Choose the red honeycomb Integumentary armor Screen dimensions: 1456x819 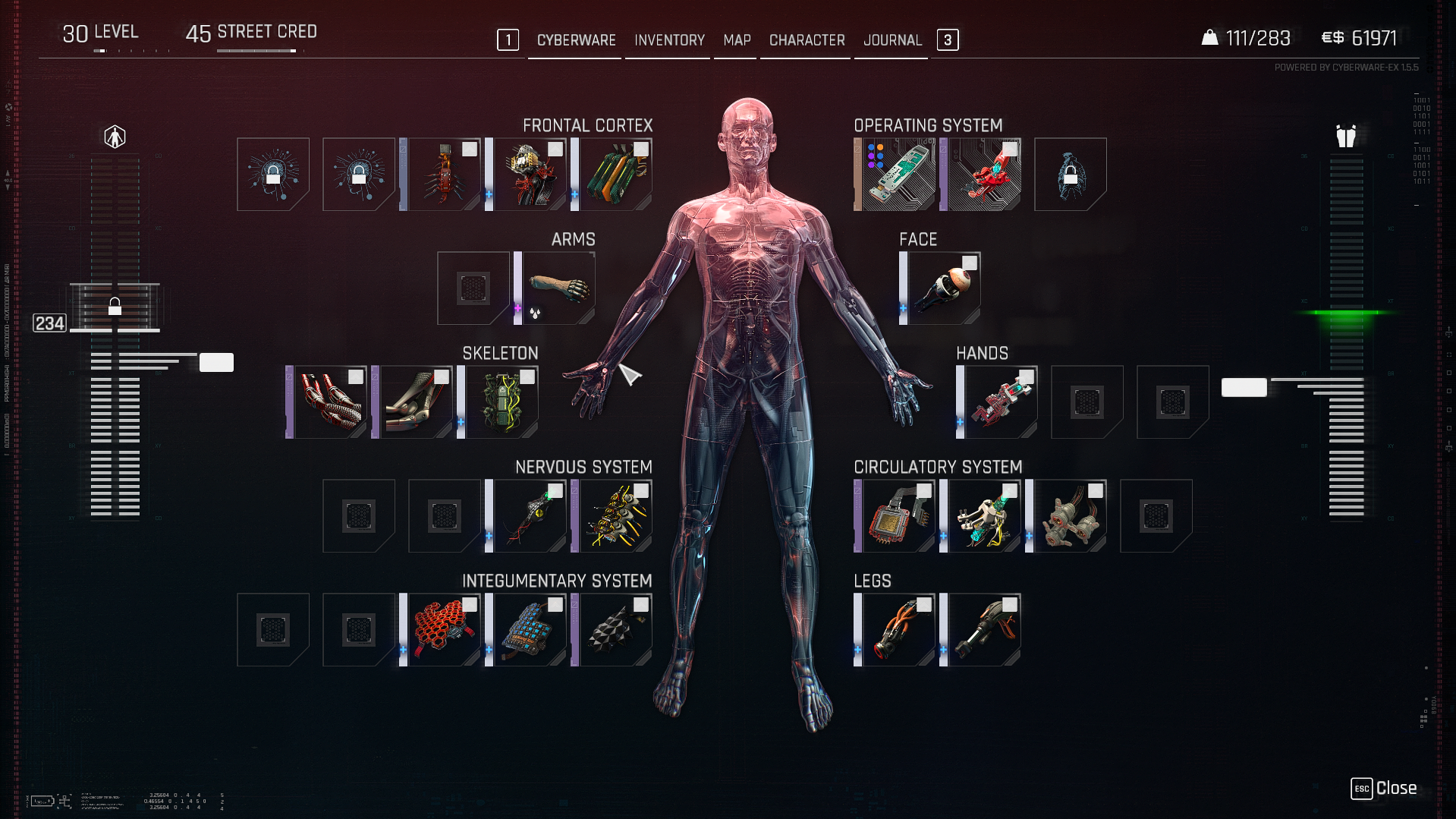point(444,630)
